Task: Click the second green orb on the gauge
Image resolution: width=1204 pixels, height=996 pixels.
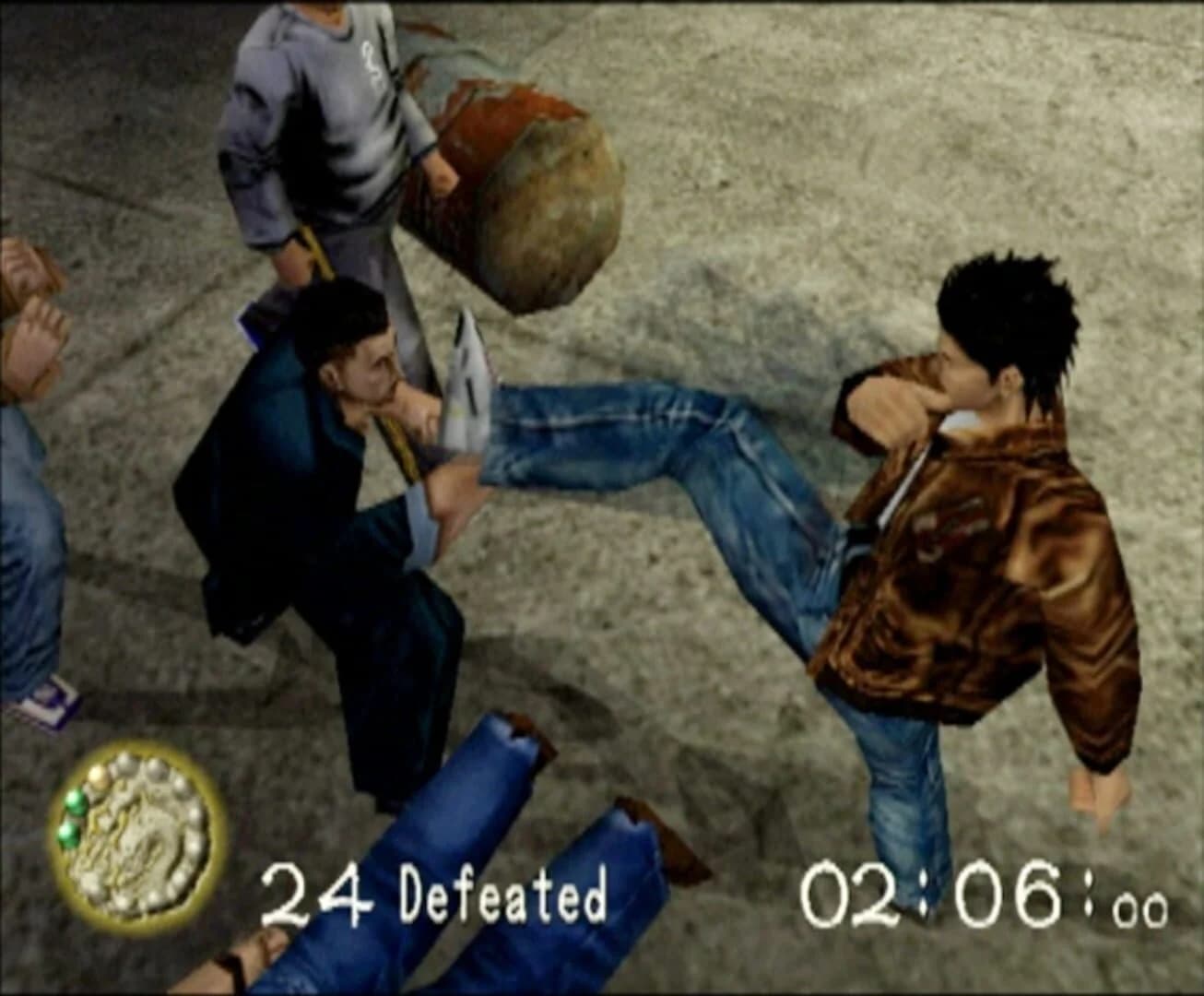Action: [x=68, y=835]
